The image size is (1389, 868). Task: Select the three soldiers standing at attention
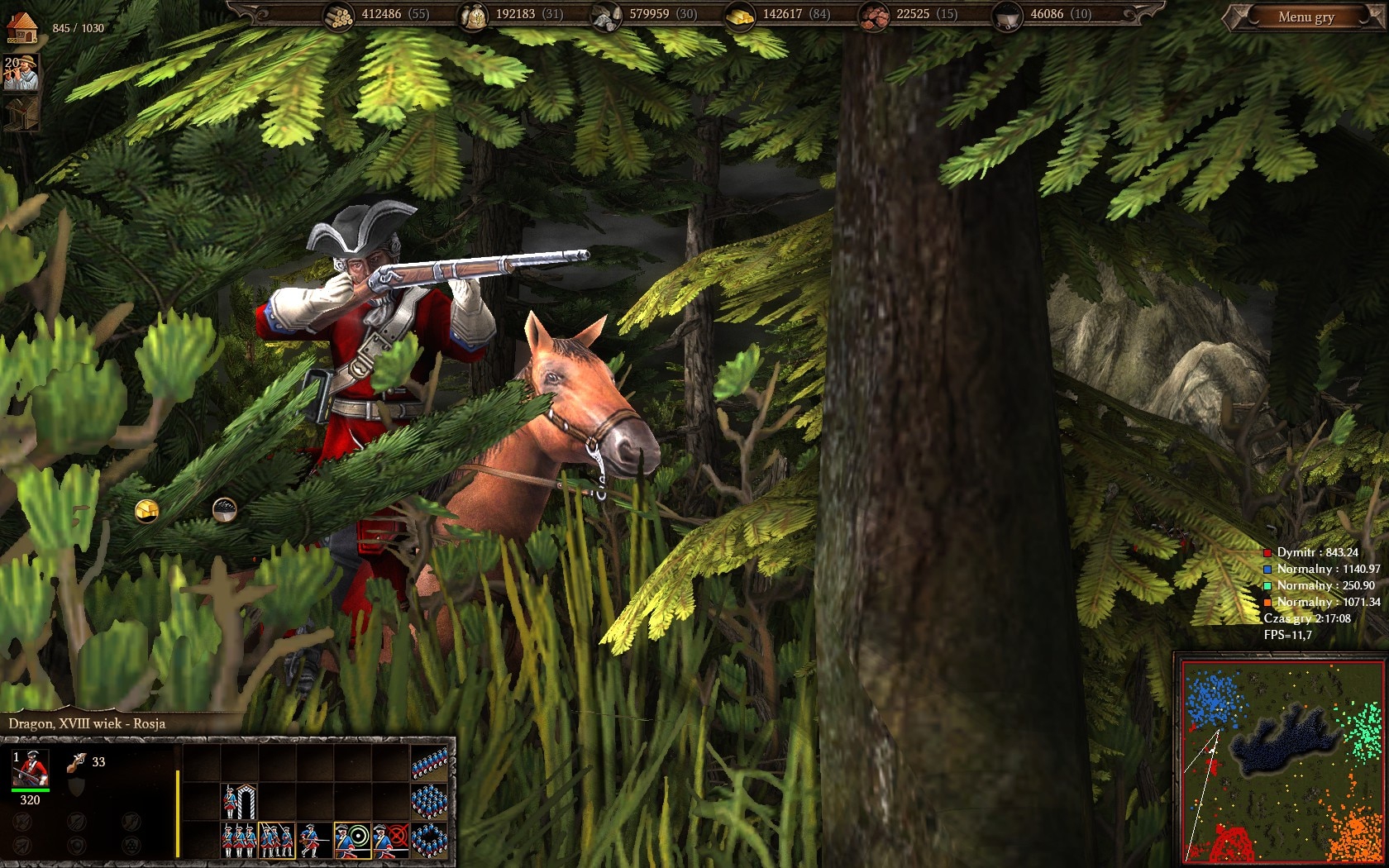click(x=239, y=841)
